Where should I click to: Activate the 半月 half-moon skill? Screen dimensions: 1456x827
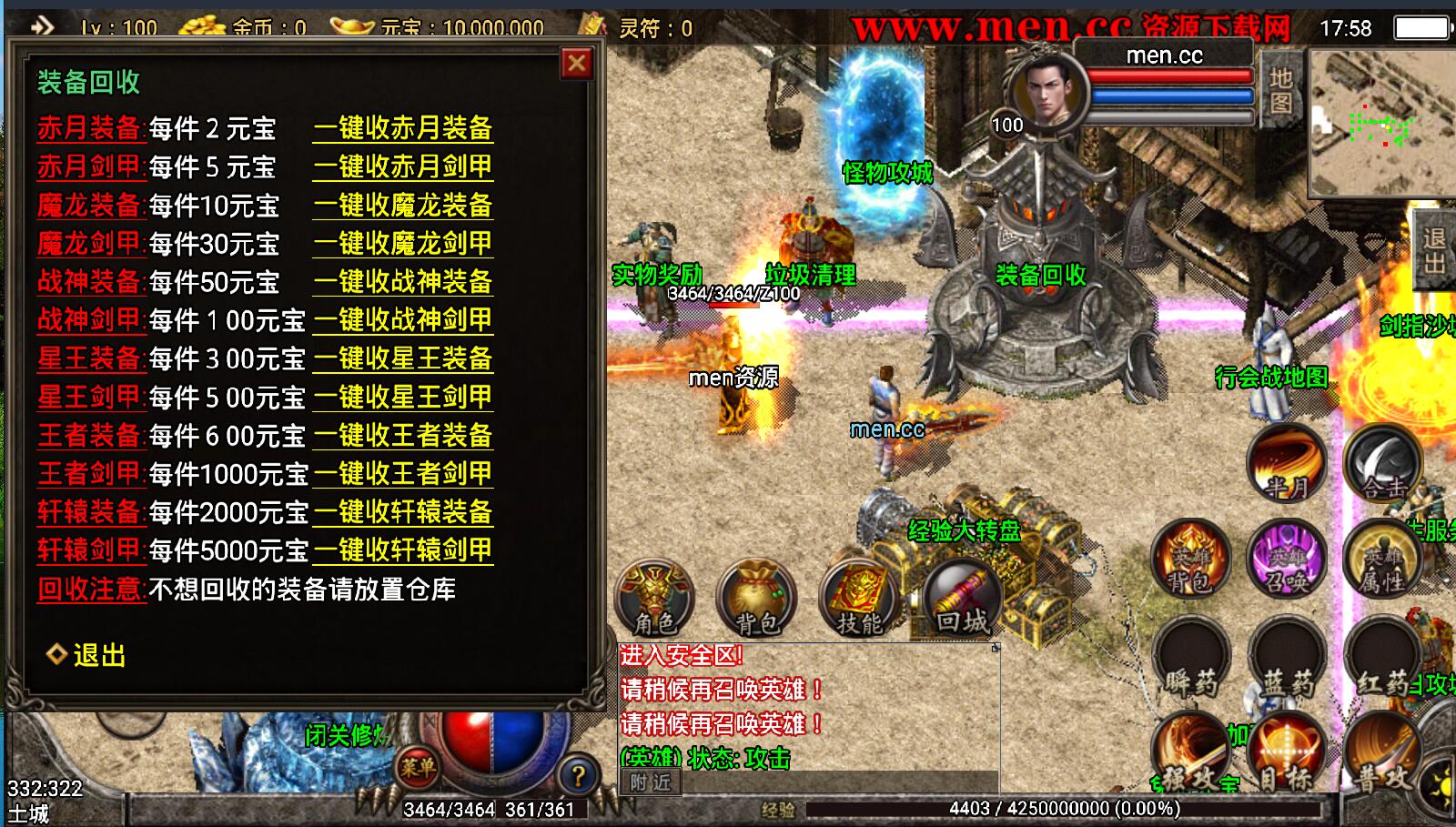[1286, 464]
